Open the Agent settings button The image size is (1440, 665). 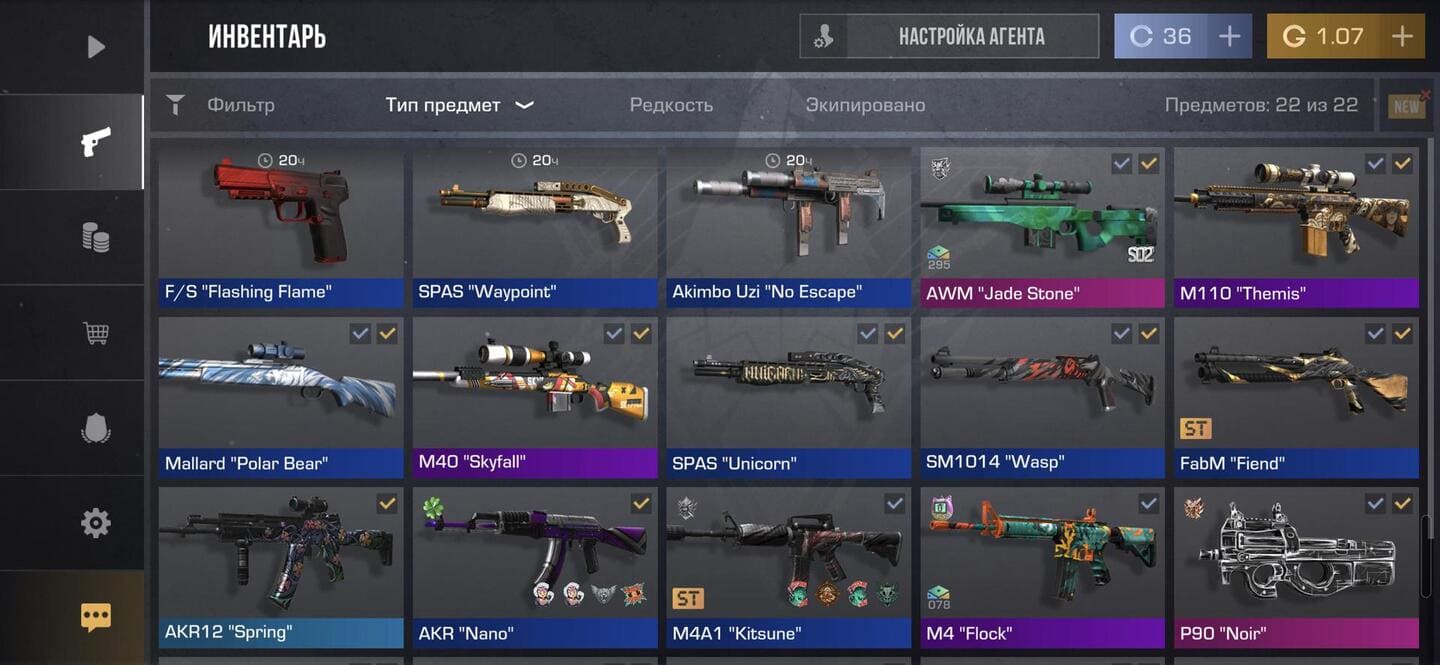pyautogui.click(x=949, y=37)
